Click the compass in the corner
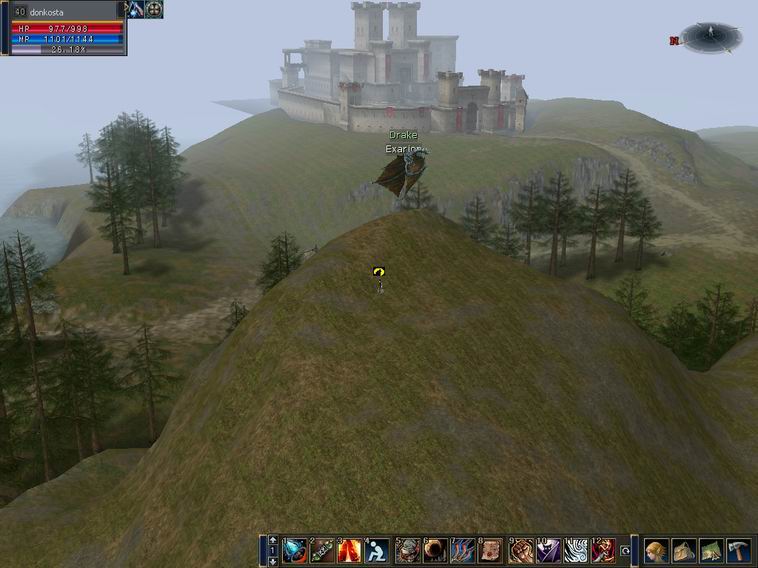Viewport: 758px width, 568px height. 711,37
